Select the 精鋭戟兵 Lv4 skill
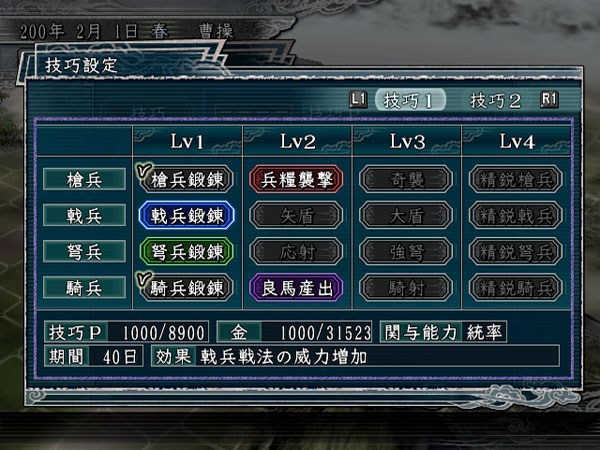 (x=516, y=215)
